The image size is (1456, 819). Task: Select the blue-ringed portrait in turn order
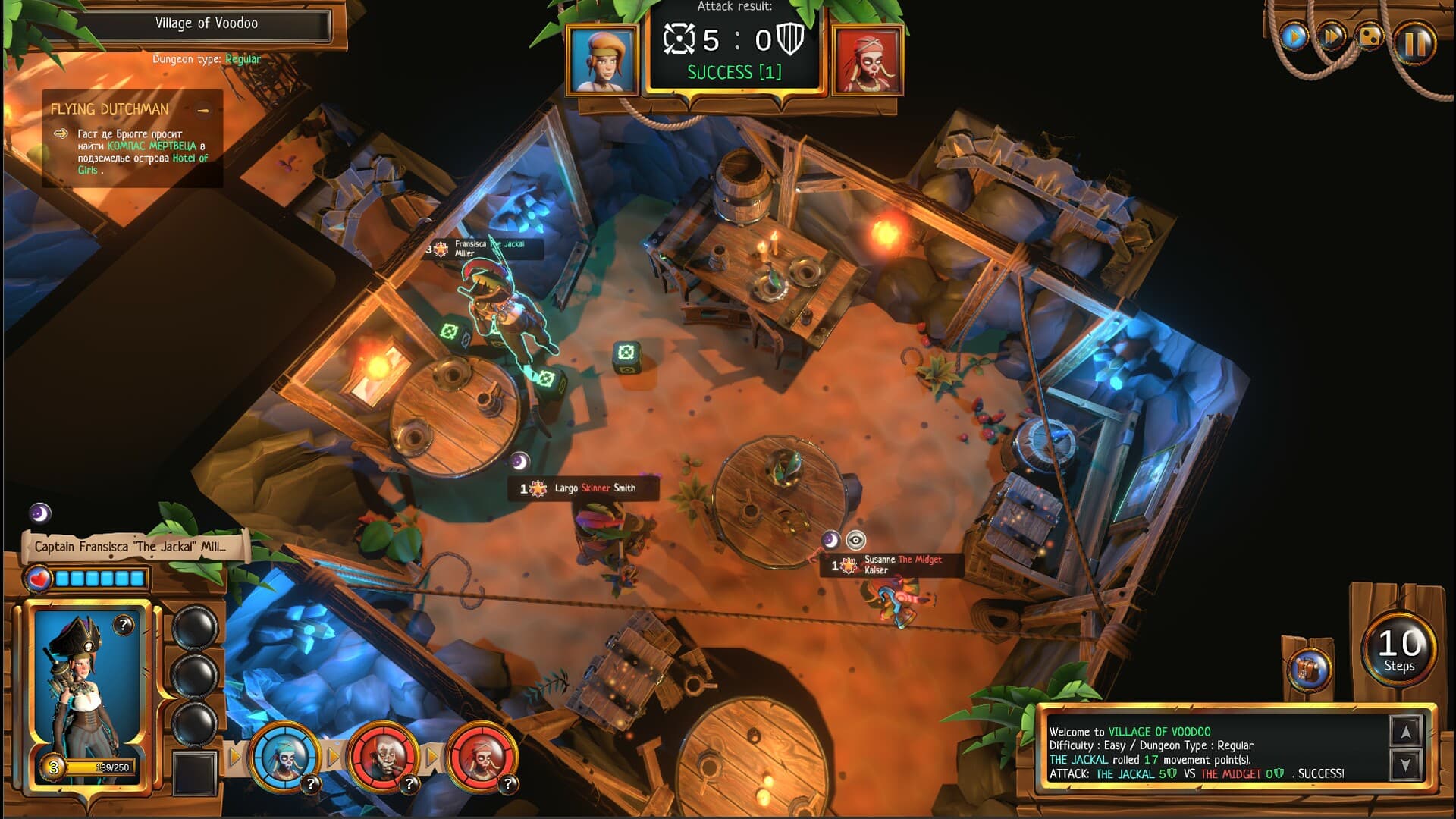pos(284,755)
